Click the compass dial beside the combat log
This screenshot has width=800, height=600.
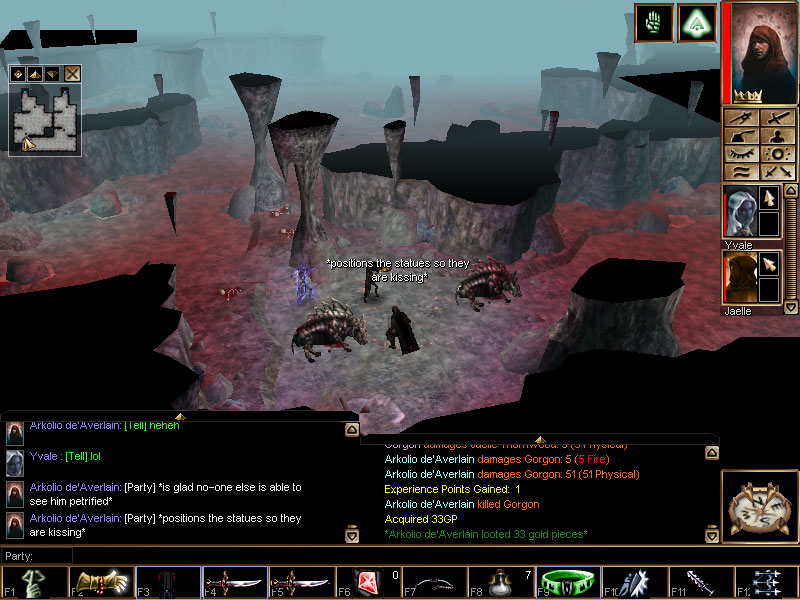pyautogui.click(x=757, y=506)
